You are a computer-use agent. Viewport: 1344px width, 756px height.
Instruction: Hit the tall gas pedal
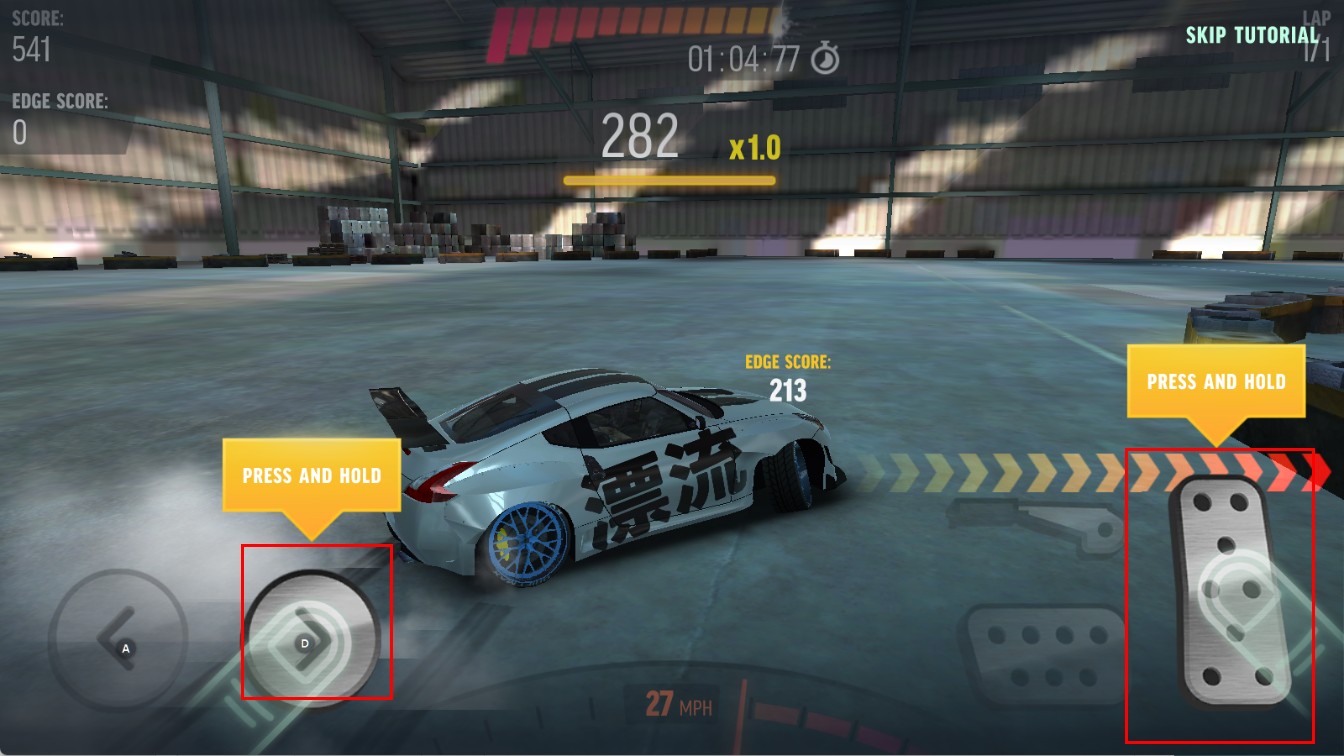pyautogui.click(x=1220, y=594)
